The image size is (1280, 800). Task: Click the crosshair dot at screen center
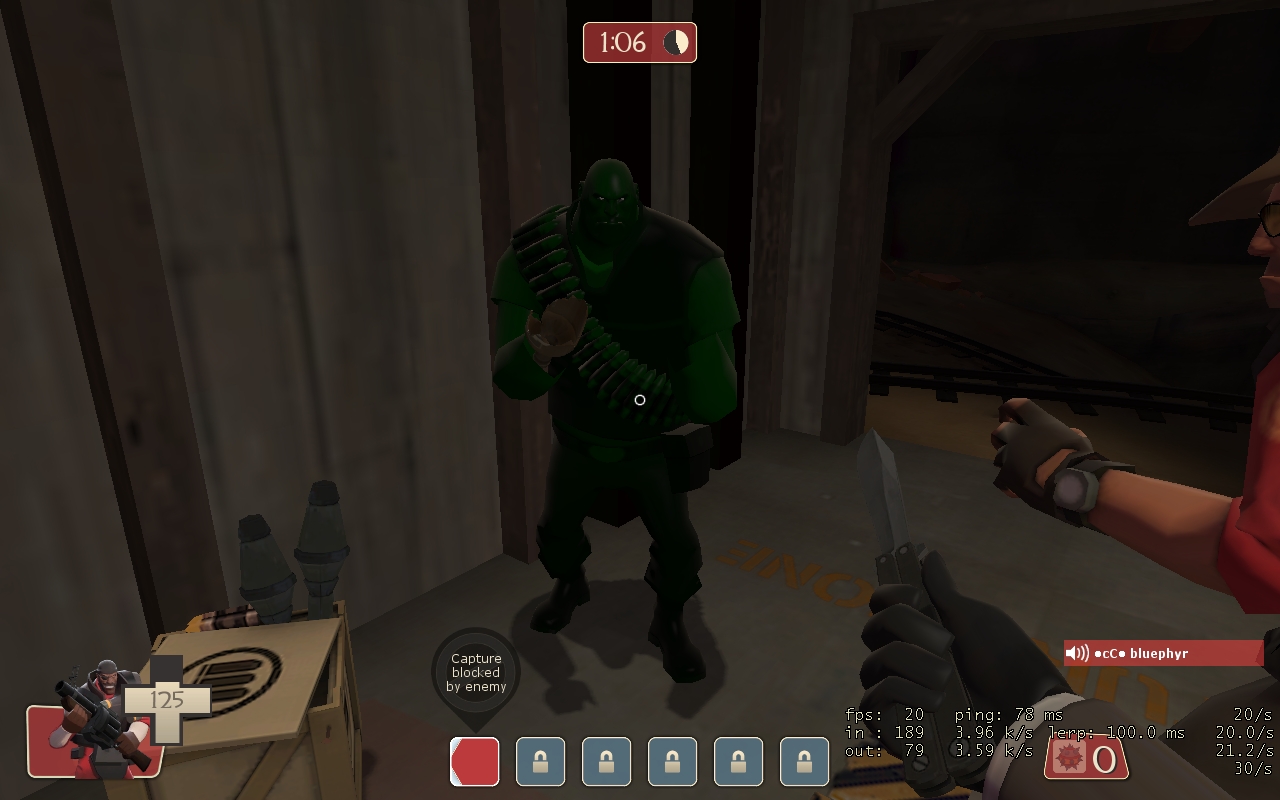point(640,400)
